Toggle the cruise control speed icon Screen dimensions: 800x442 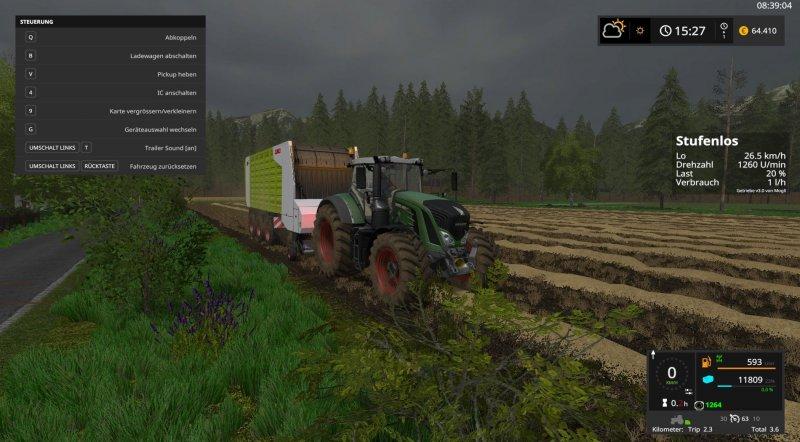tap(736, 419)
